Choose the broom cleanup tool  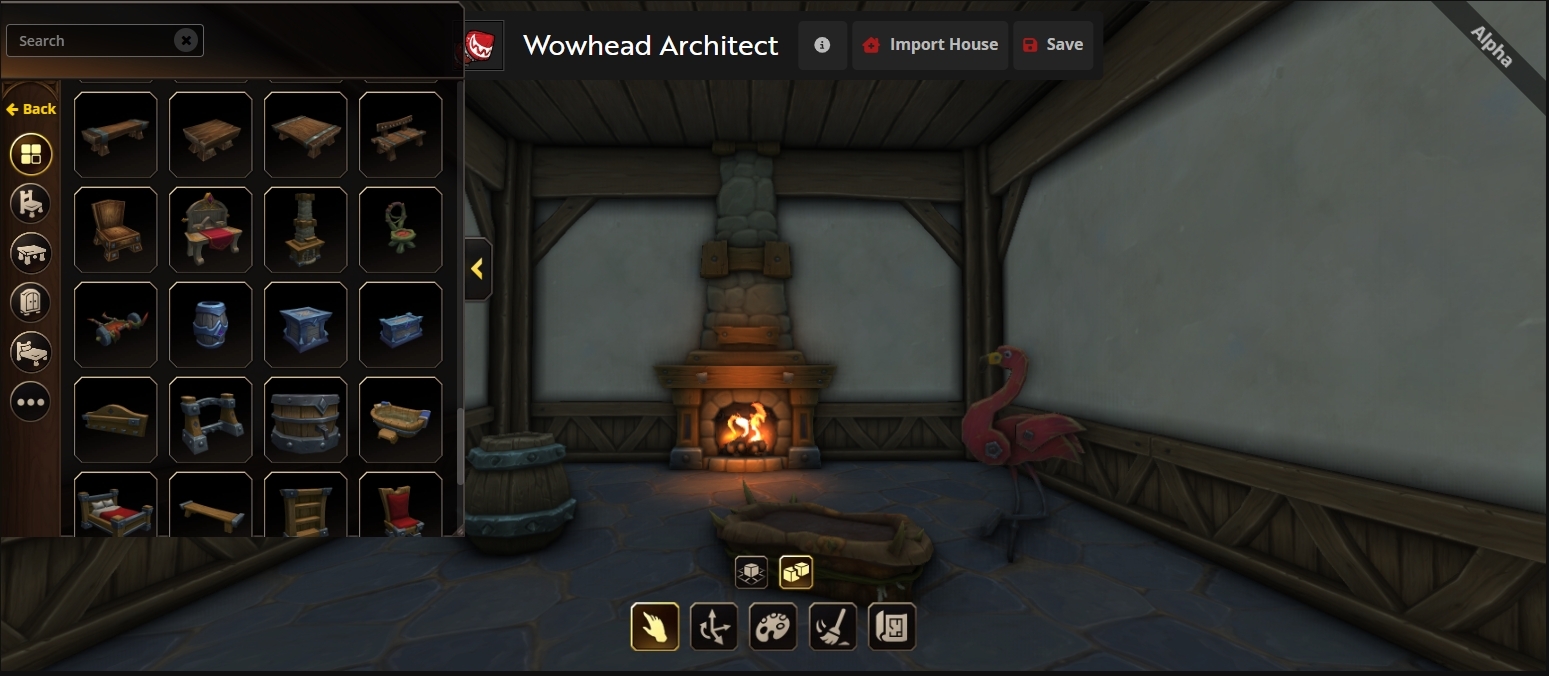[x=833, y=627]
